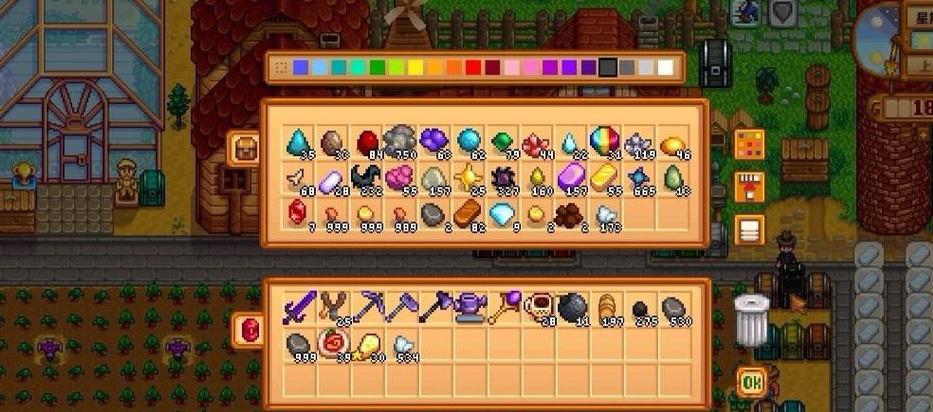Toggle the chest color picker button

pyautogui.click(x=748, y=145)
